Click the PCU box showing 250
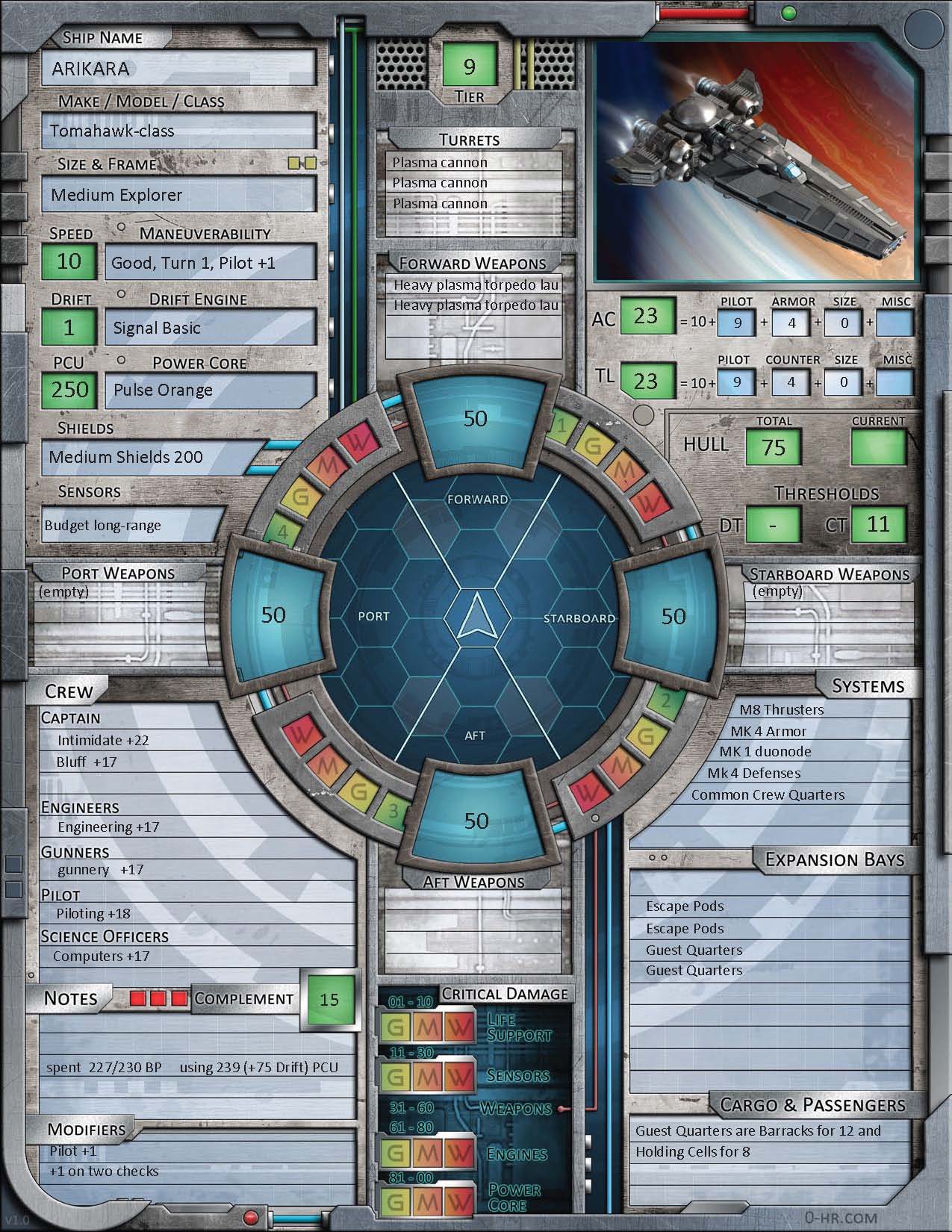This screenshot has width=952, height=1232. (x=69, y=390)
